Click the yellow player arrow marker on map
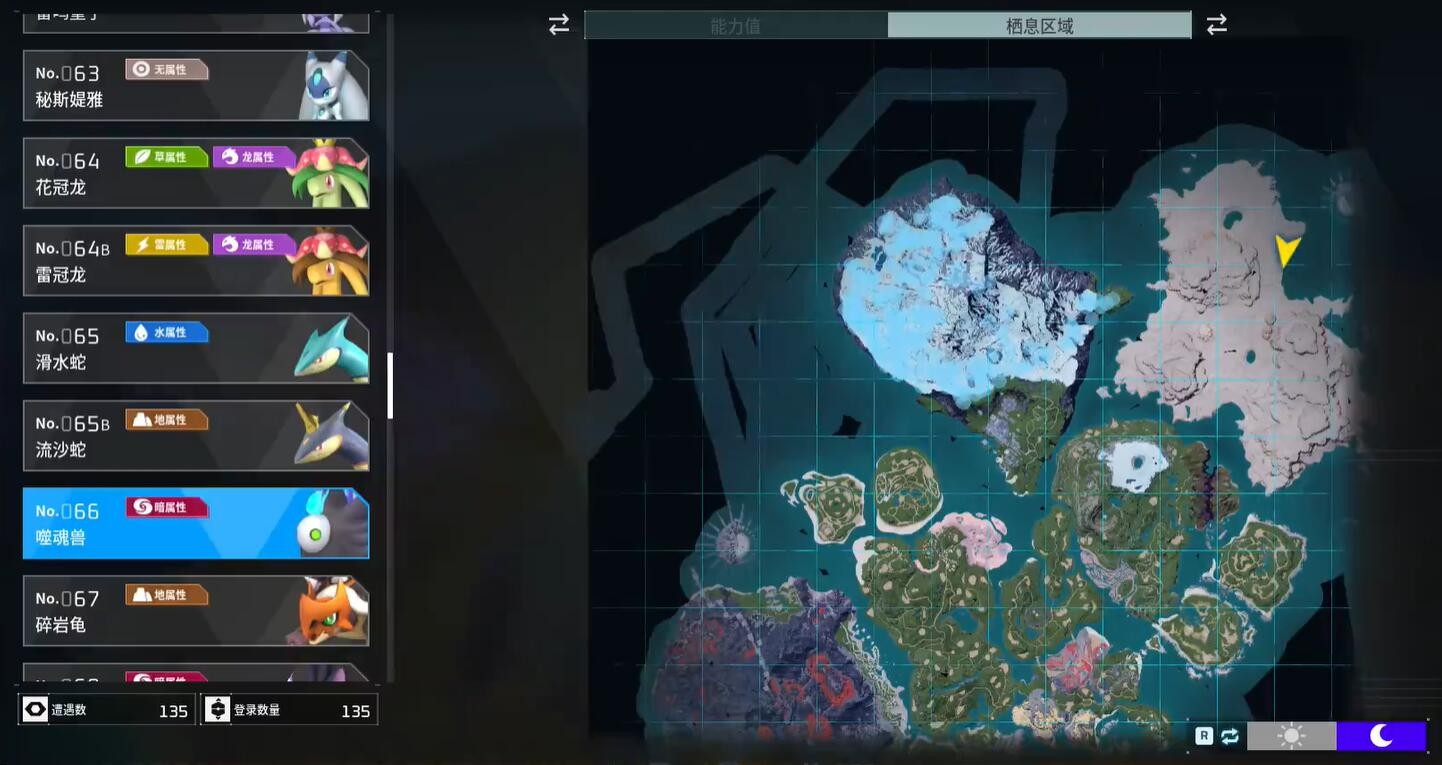The height and width of the screenshot is (765, 1442). coord(1287,250)
